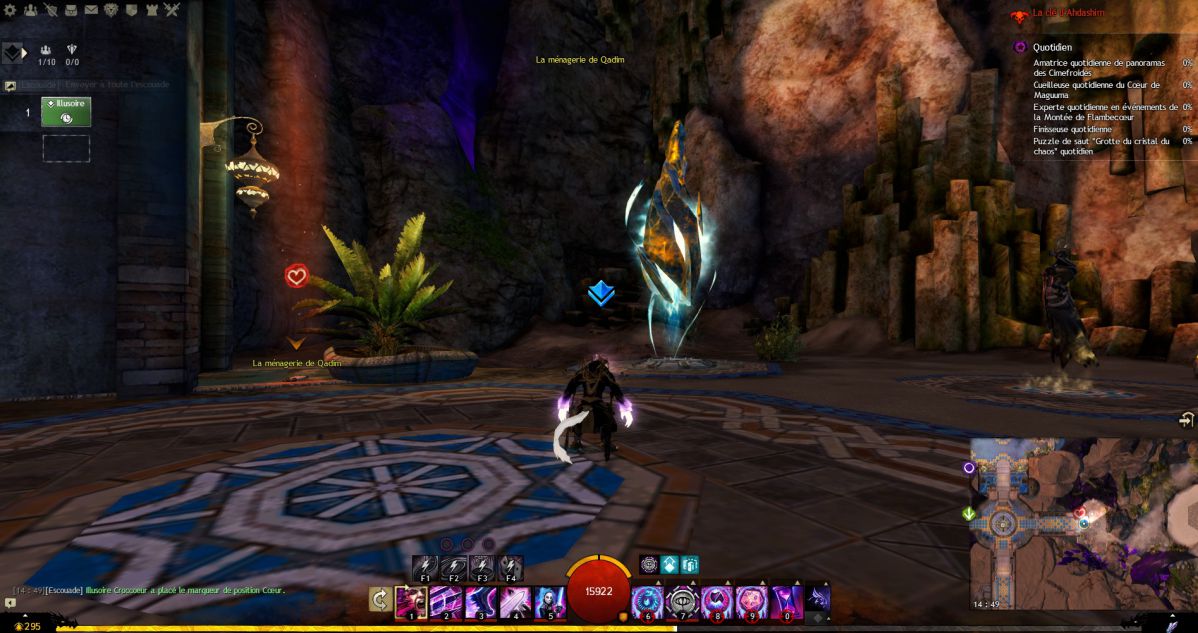Expand the Quotidien daily achievements tracker

1020,46
